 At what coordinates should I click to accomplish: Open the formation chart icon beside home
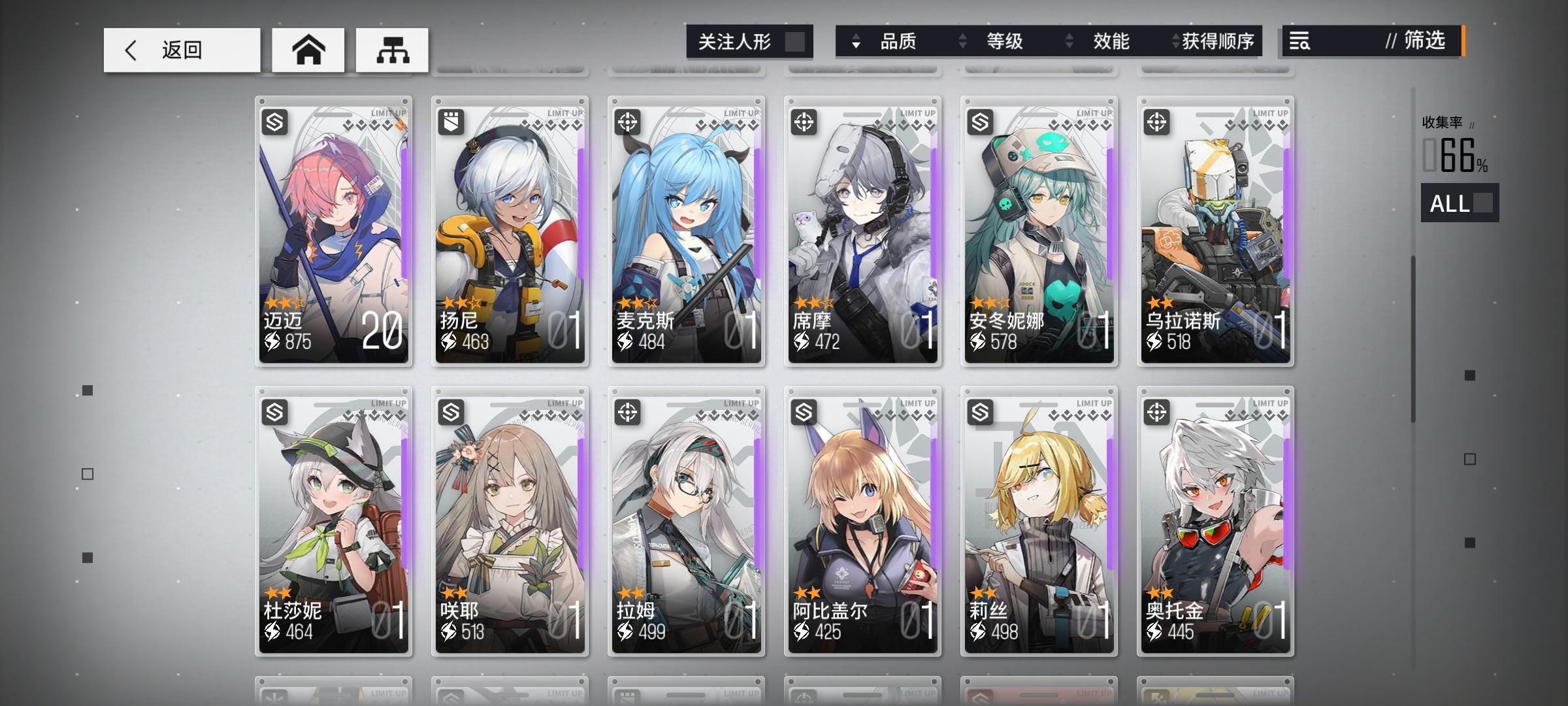tap(391, 50)
